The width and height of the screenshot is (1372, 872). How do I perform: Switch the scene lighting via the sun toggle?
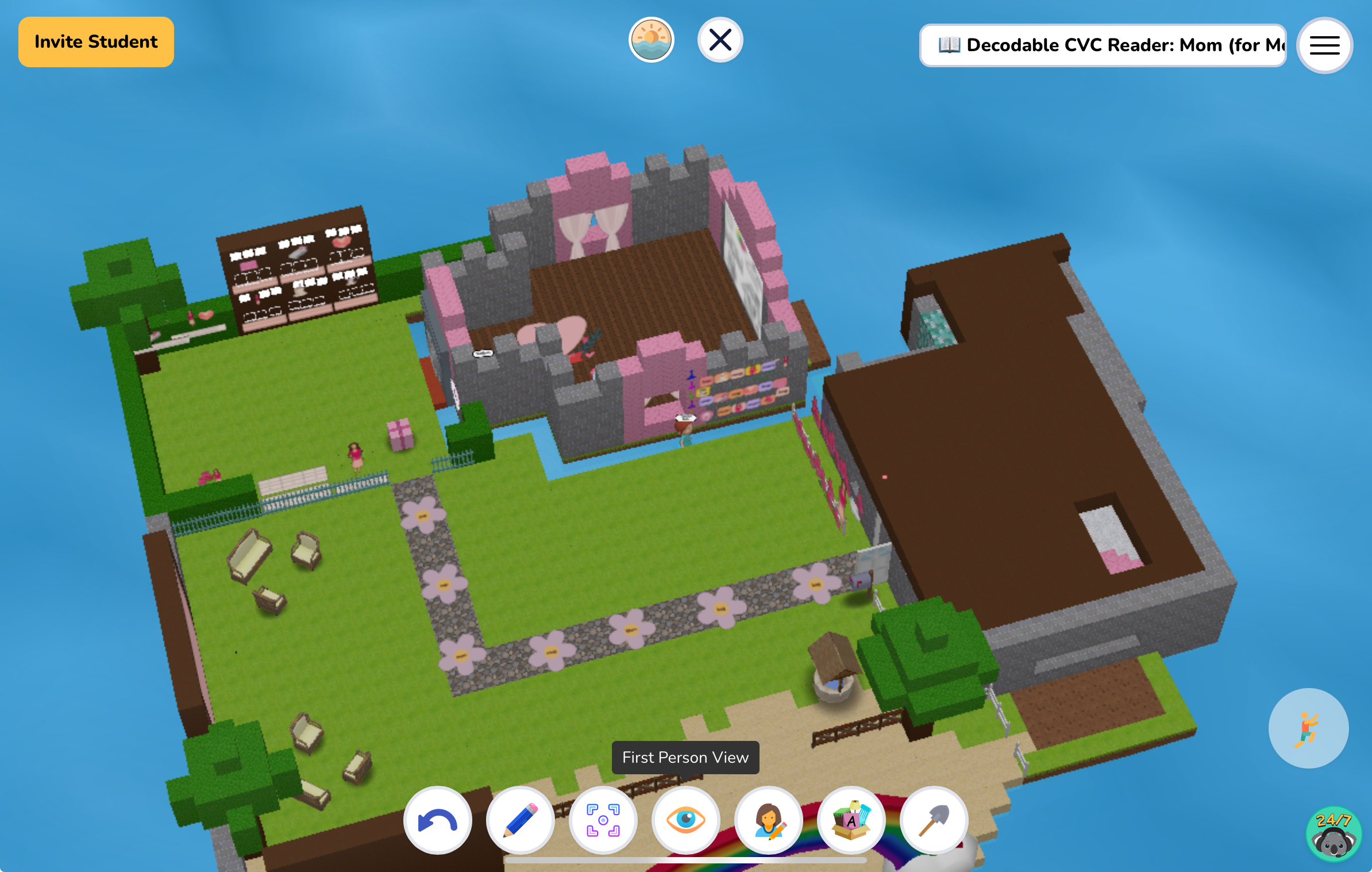[651, 39]
